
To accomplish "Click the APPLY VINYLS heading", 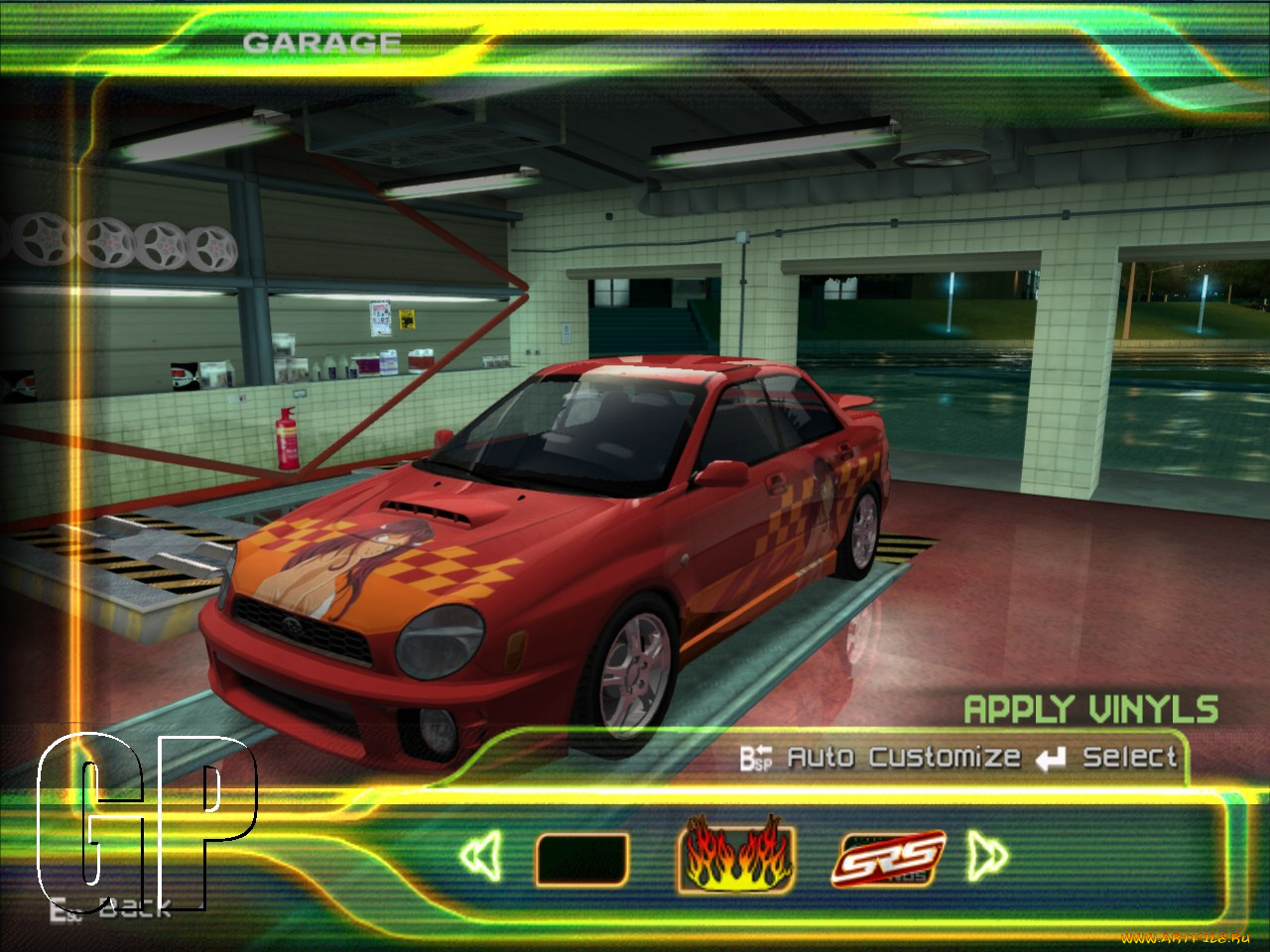I will pyautogui.click(x=1089, y=710).
